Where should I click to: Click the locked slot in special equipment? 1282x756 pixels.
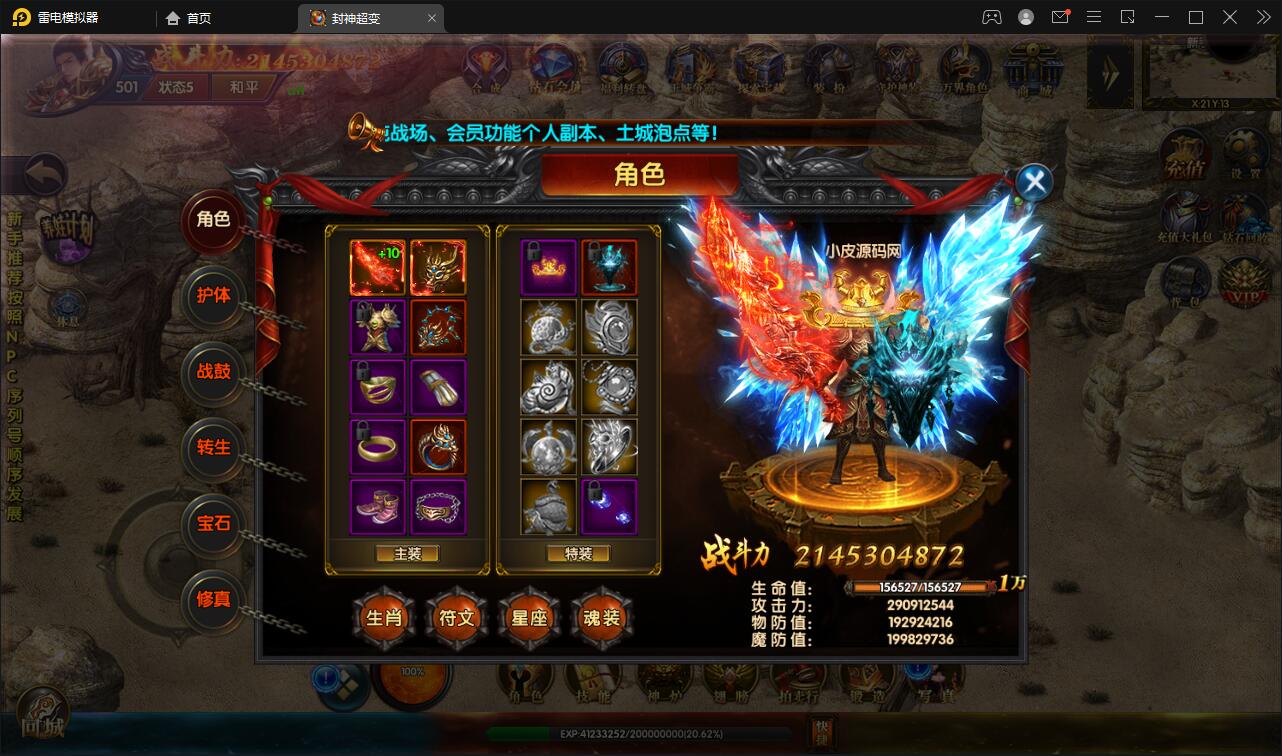tap(608, 506)
